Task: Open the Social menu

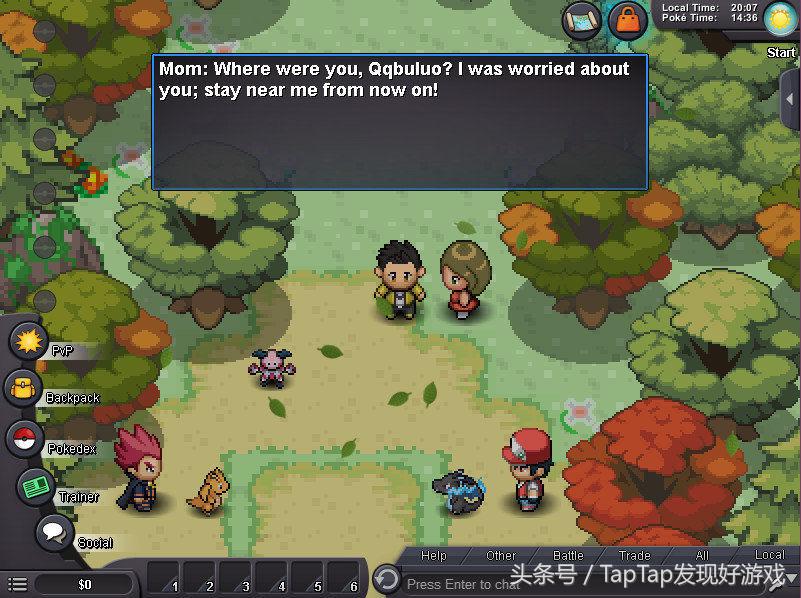Action: [x=54, y=533]
